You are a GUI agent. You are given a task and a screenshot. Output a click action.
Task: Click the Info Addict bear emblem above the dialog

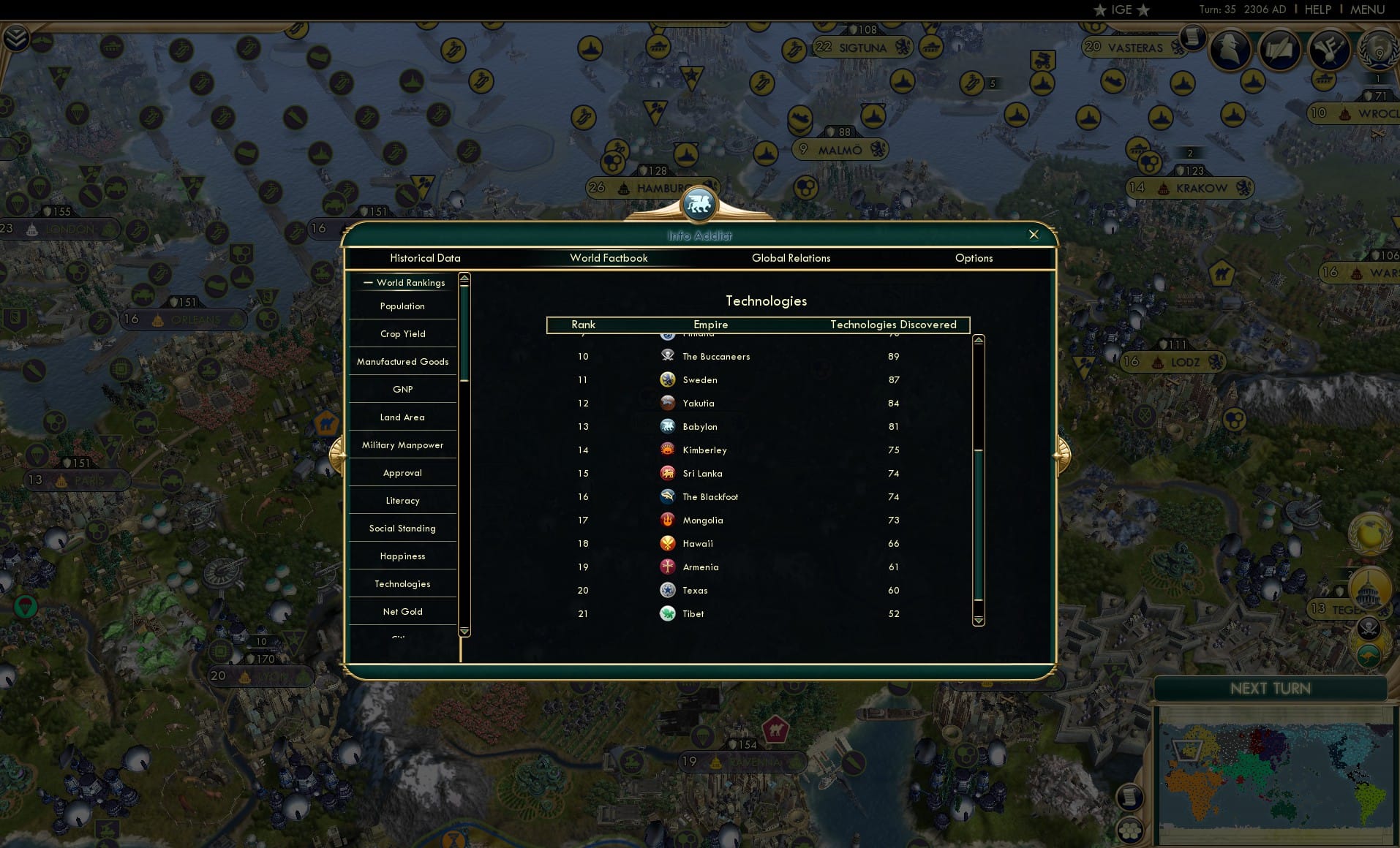click(700, 205)
